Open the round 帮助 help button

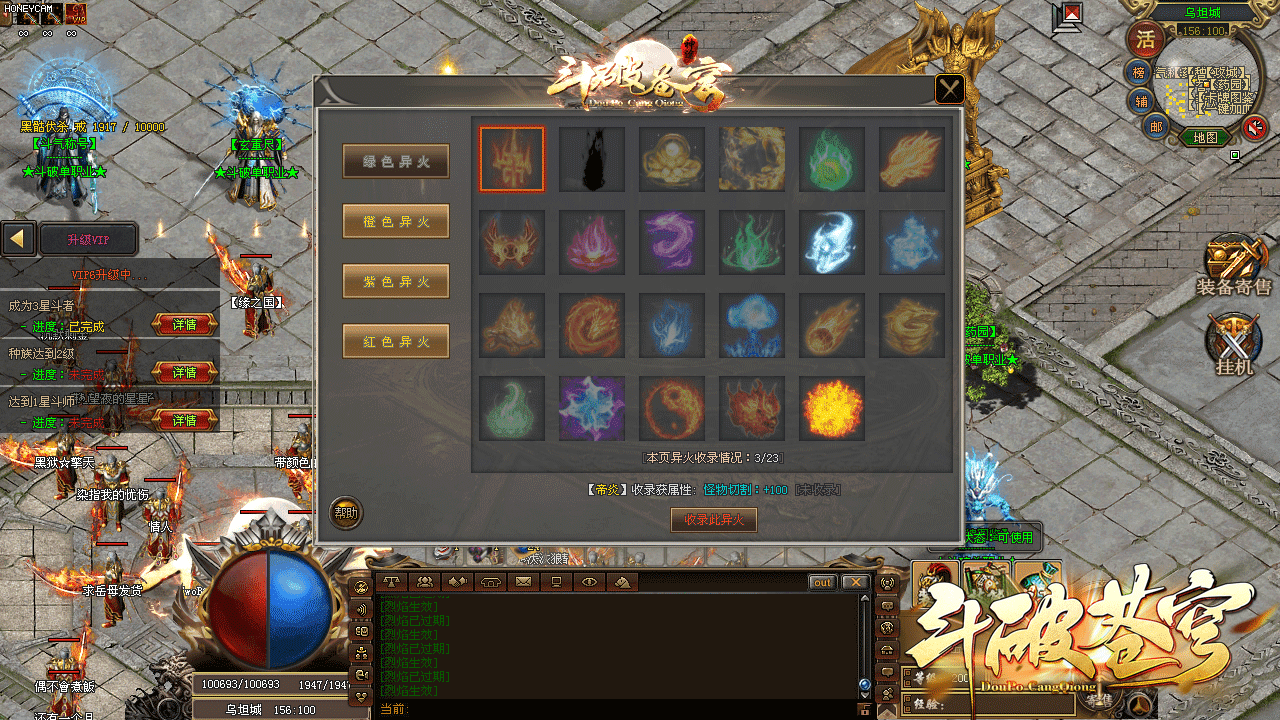click(346, 513)
